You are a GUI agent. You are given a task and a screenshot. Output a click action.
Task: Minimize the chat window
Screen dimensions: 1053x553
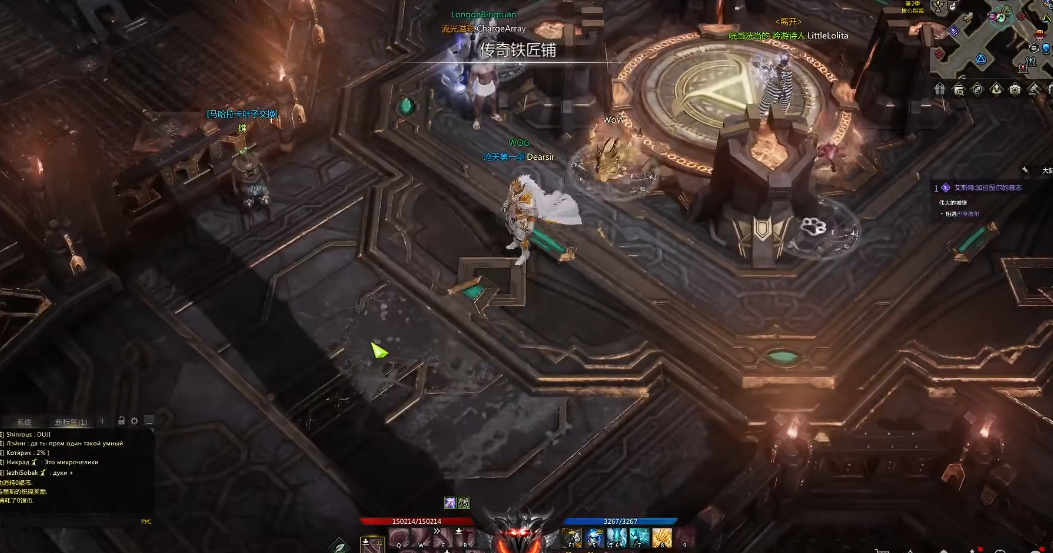(148, 421)
